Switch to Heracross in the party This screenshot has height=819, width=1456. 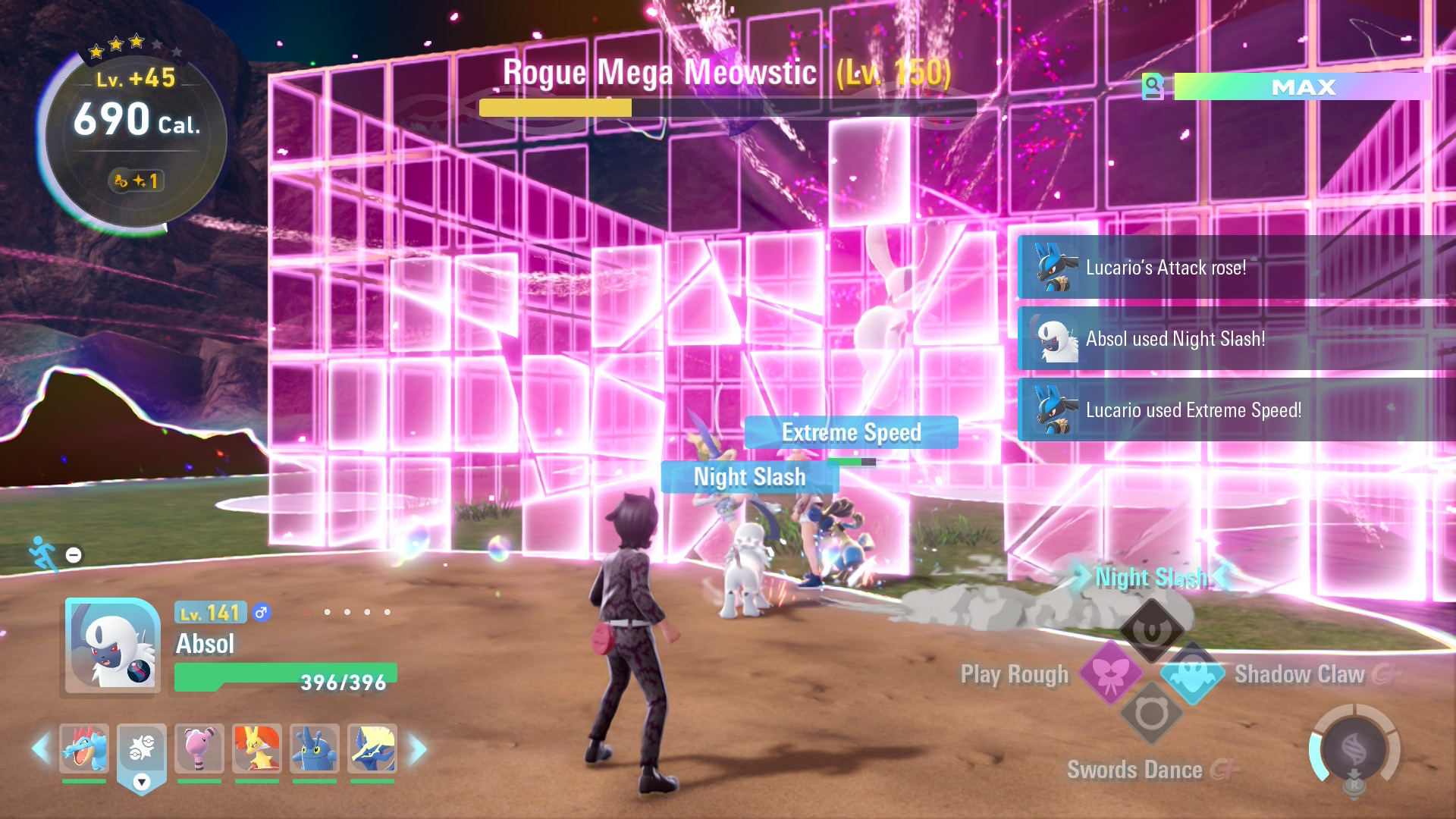pos(315,748)
